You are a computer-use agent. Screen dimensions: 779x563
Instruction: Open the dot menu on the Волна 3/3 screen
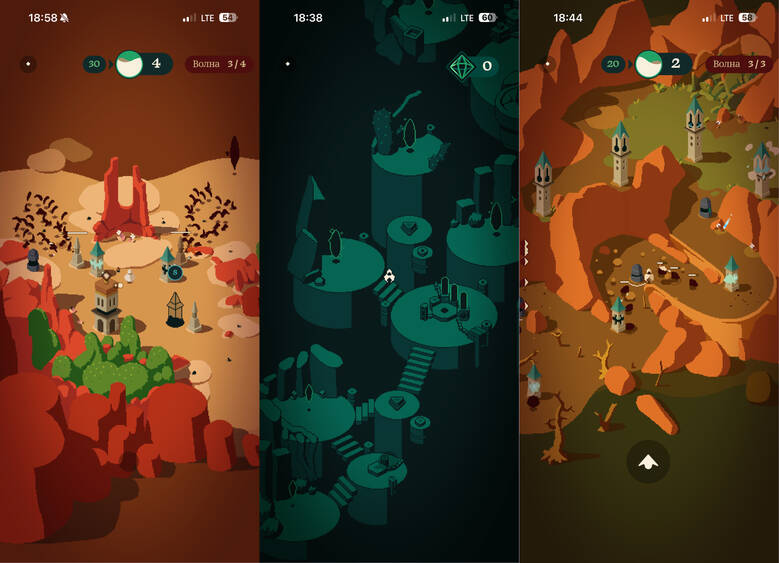pyautogui.click(x=547, y=64)
